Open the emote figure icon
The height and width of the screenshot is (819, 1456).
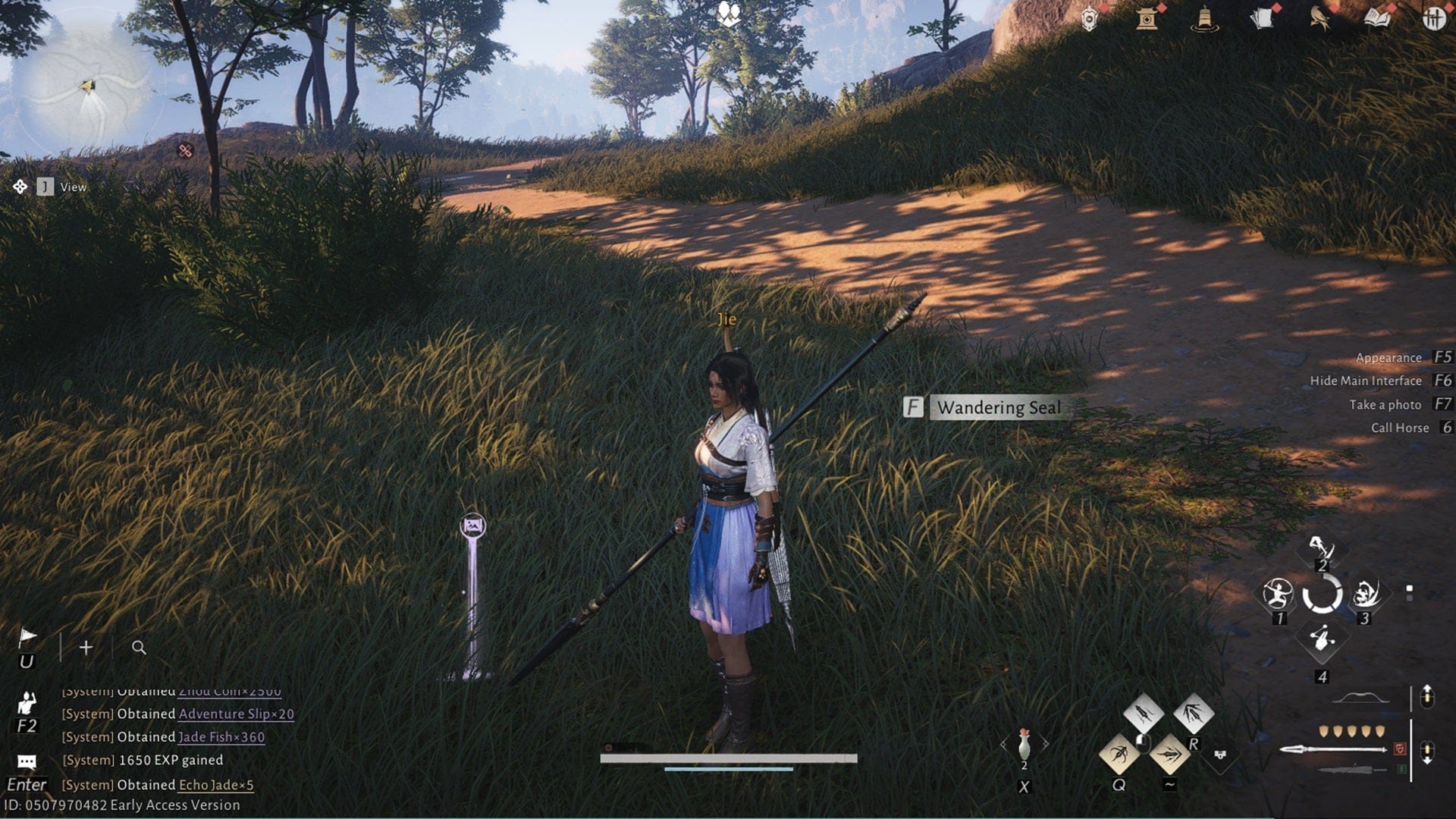click(27, 704)
